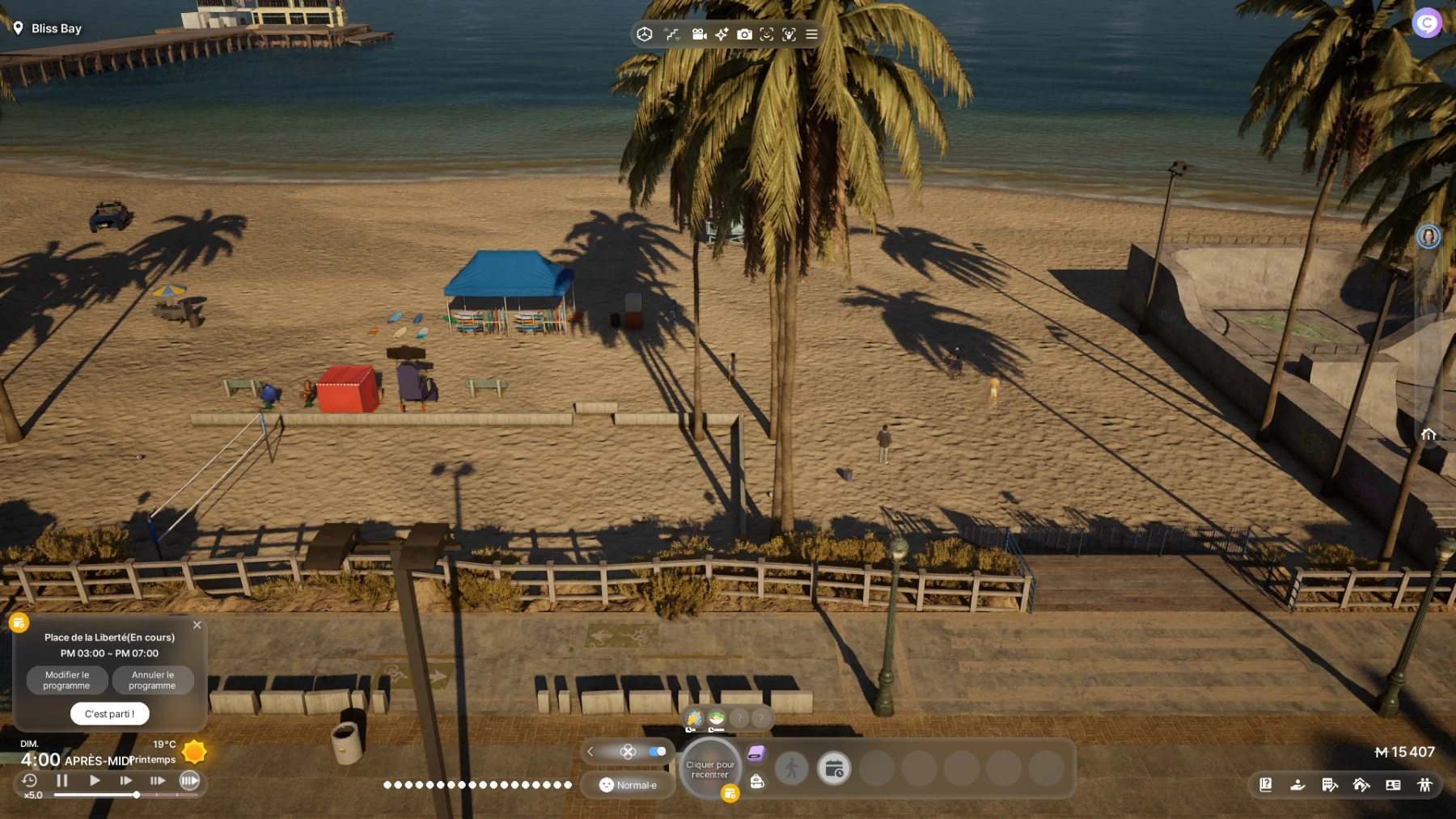
Task: Select the maximum speed button
Action: (189, 780)
